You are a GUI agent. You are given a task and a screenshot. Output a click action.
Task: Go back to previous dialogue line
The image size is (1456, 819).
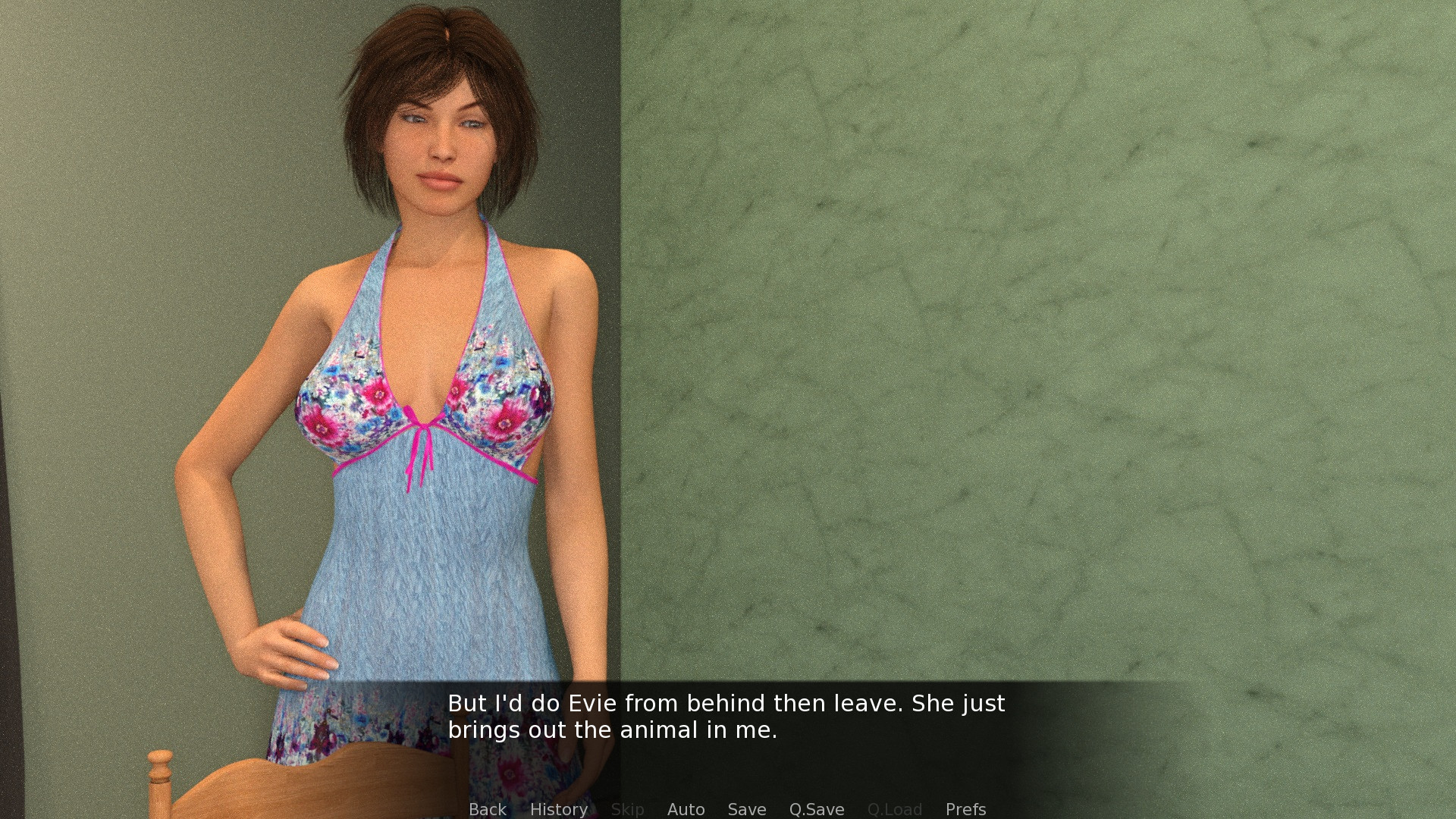click(487, 809)
